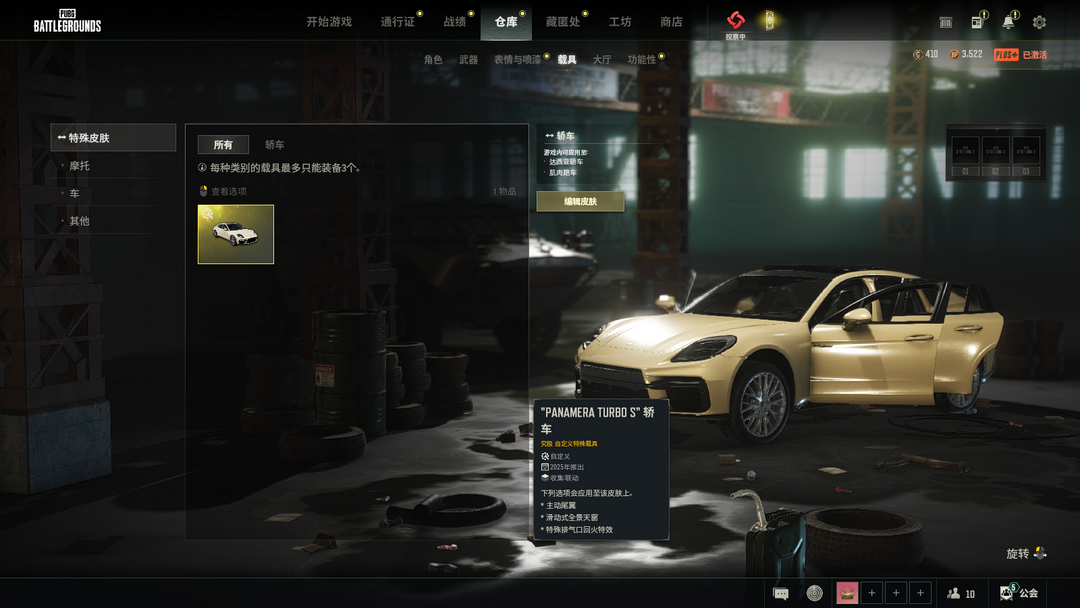Filter by the 轿车 sedan tab
Screen dimensions: 1080x608
pyautogui.click(x=274, y=145)
